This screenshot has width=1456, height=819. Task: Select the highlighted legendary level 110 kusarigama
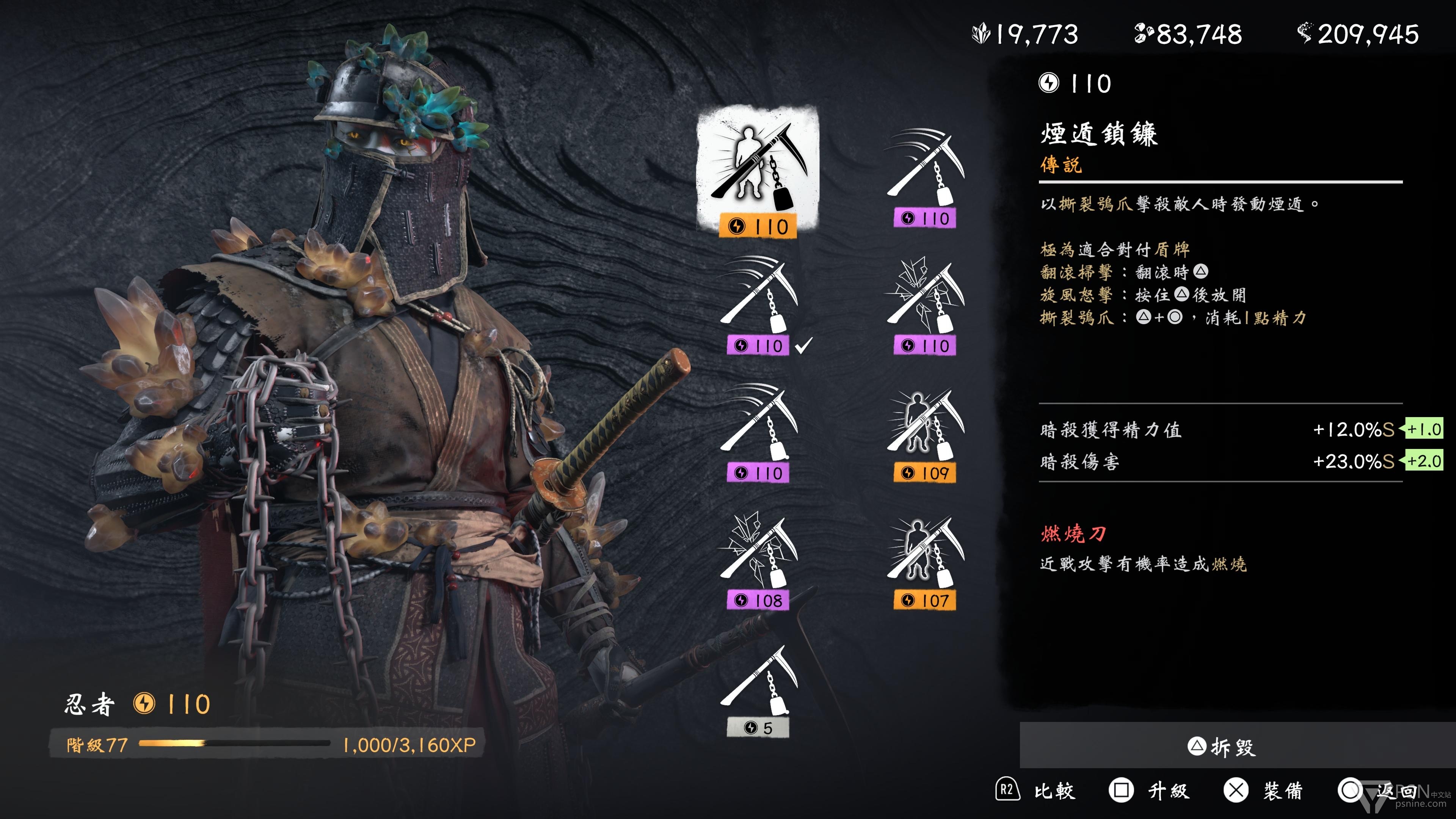(758, 169)
